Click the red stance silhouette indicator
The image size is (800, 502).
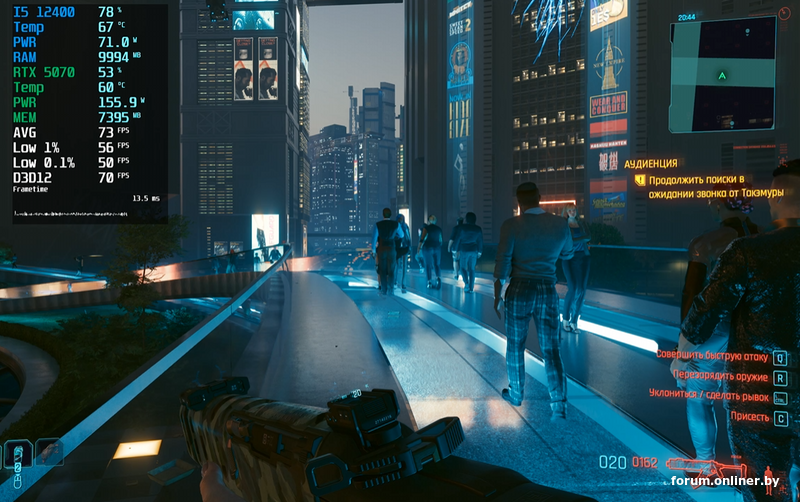coord(769,471)
